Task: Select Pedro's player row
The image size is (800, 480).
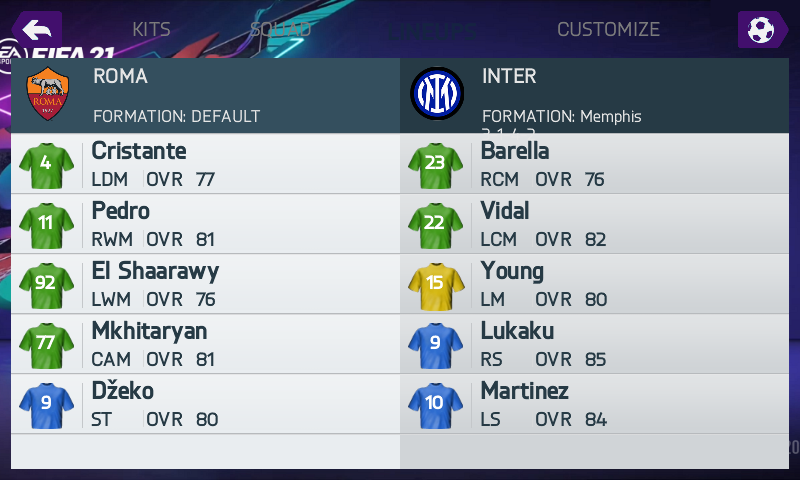Action: tap(205, 224)
